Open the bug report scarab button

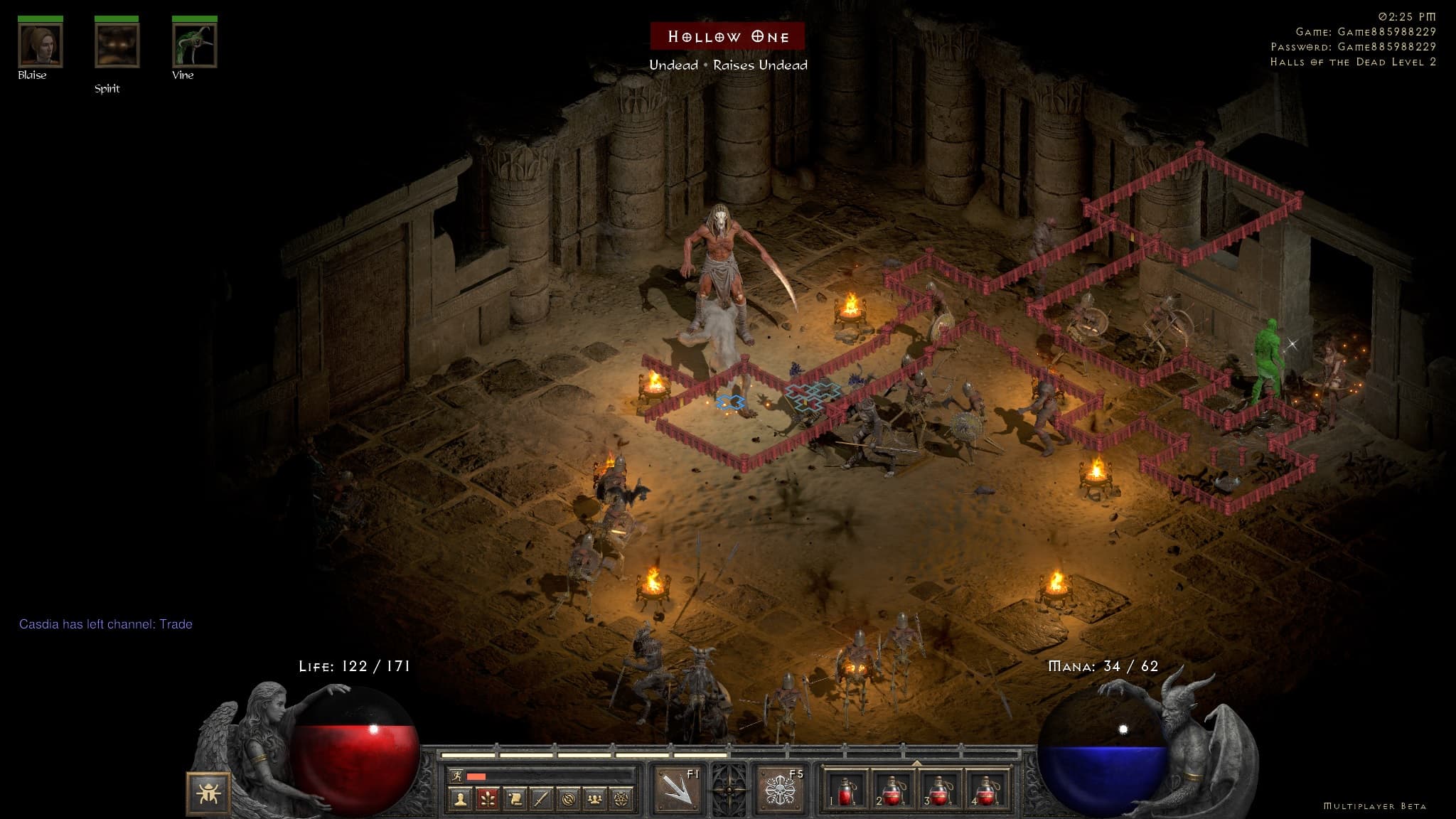coord(208,793)
